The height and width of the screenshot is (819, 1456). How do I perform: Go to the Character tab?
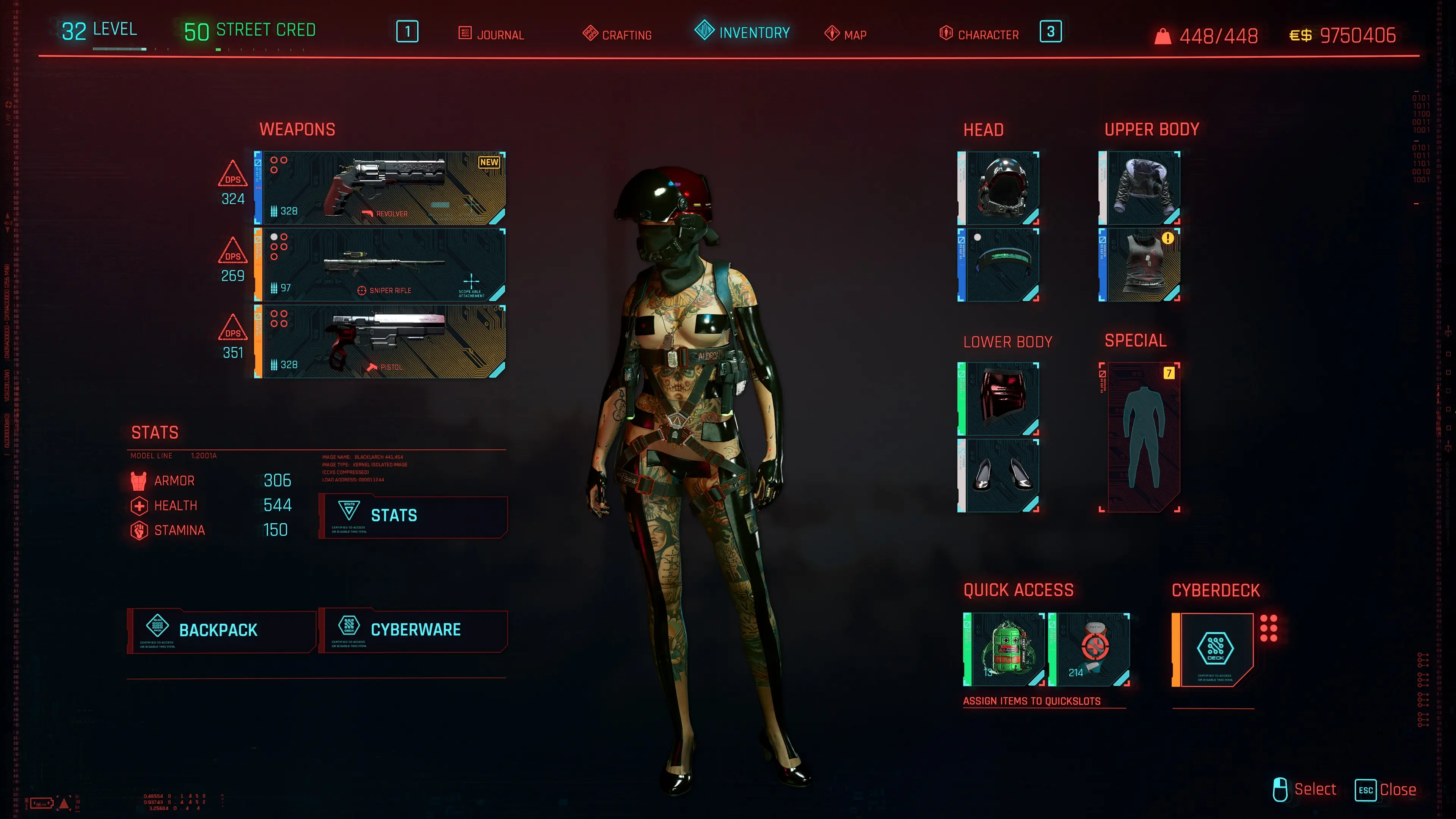[x=979, y=35]
